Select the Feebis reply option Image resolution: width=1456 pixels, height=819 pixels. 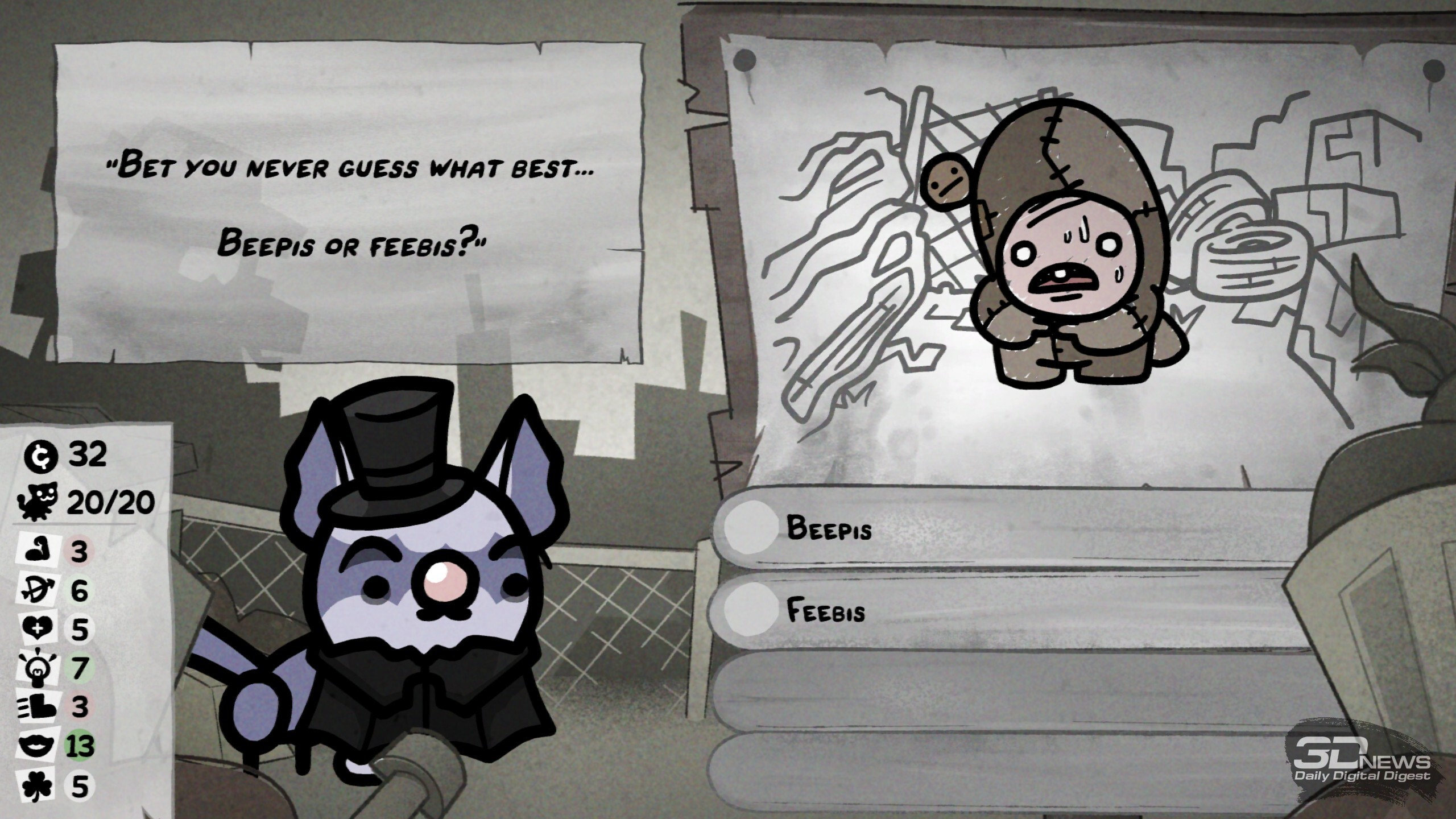pos(826,611)
